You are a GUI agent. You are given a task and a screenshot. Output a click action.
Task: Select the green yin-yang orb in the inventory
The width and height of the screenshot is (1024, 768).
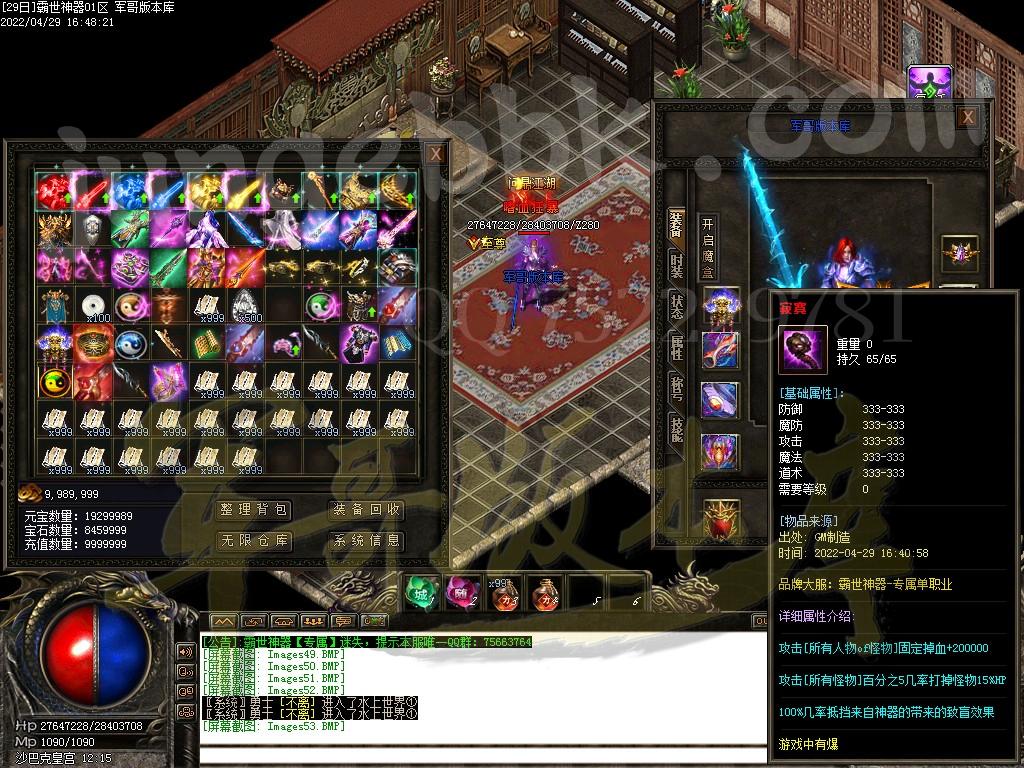(x=323, y=306)
